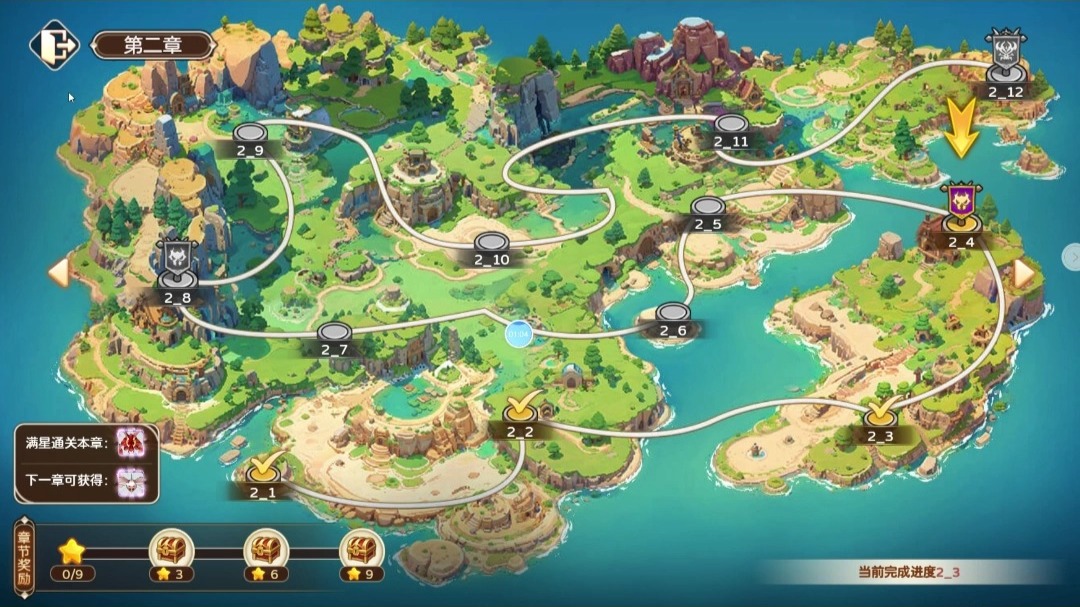View the next chapter reward icon
This screenshot has height=607, width=1080.
coord(132,483)
